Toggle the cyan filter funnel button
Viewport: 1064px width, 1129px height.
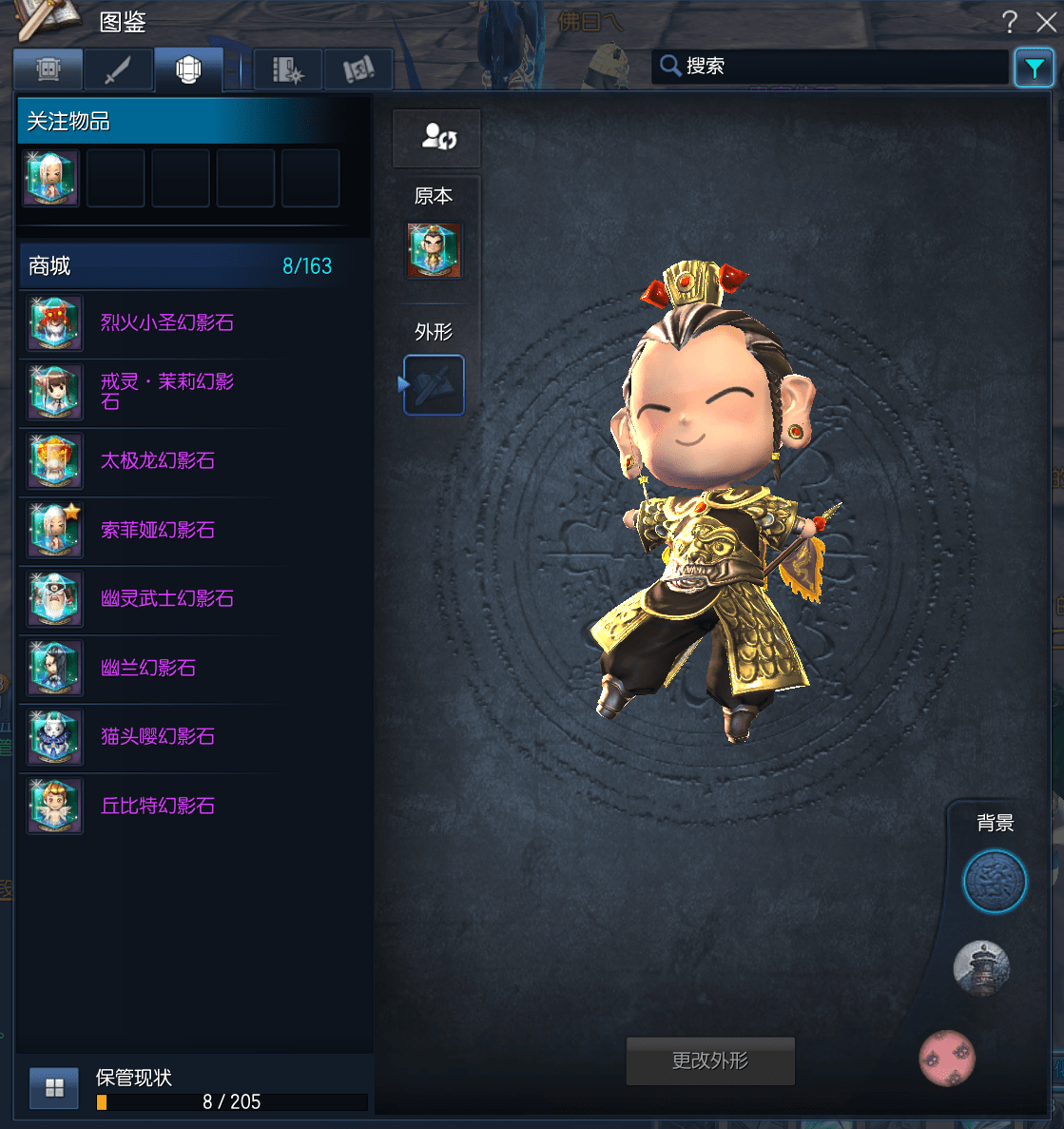pyautogui.click(x=1034, y=68)
